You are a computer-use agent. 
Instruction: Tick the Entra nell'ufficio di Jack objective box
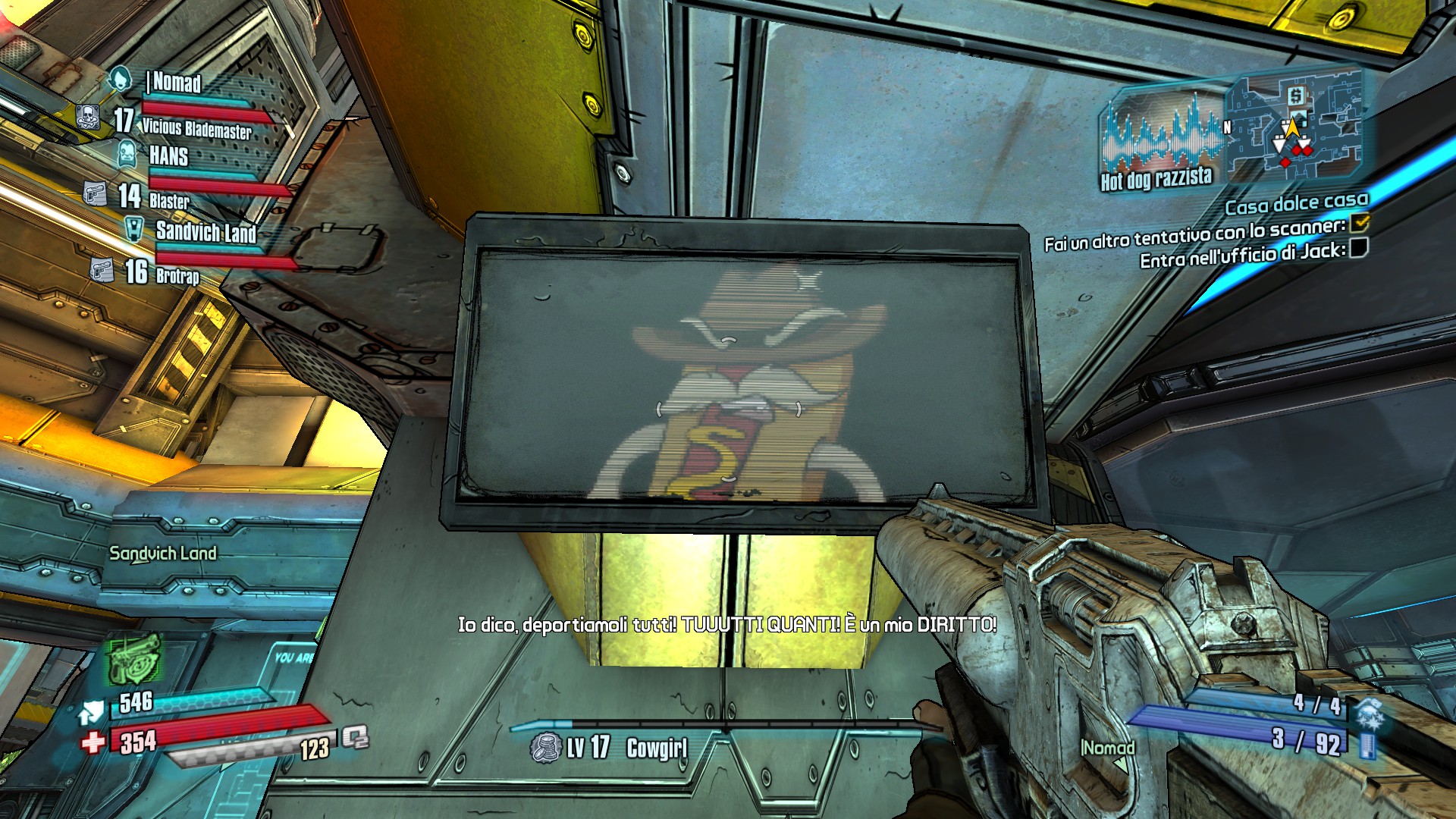[x=1359, y=247]
